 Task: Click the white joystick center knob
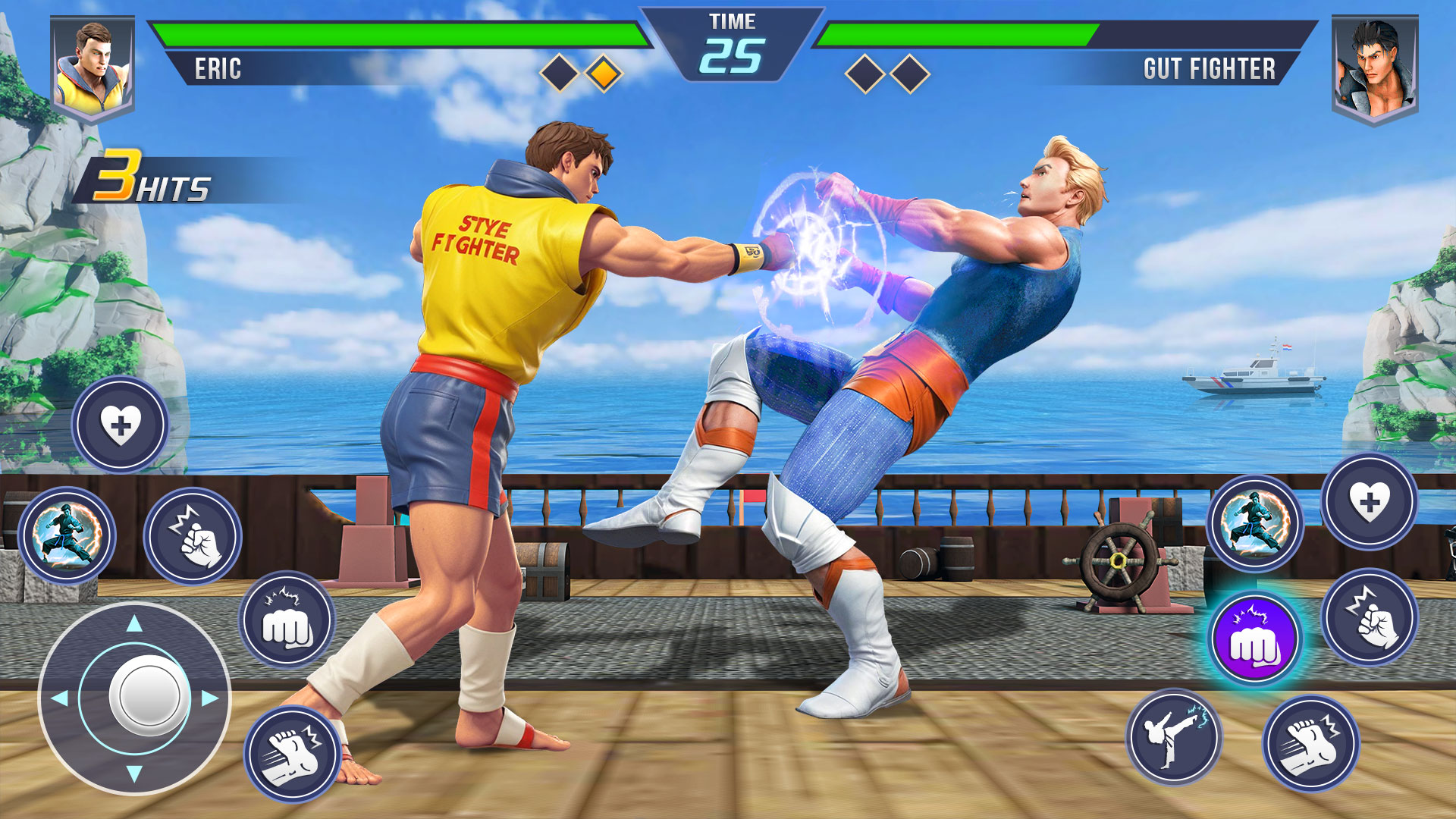(149, 696)
